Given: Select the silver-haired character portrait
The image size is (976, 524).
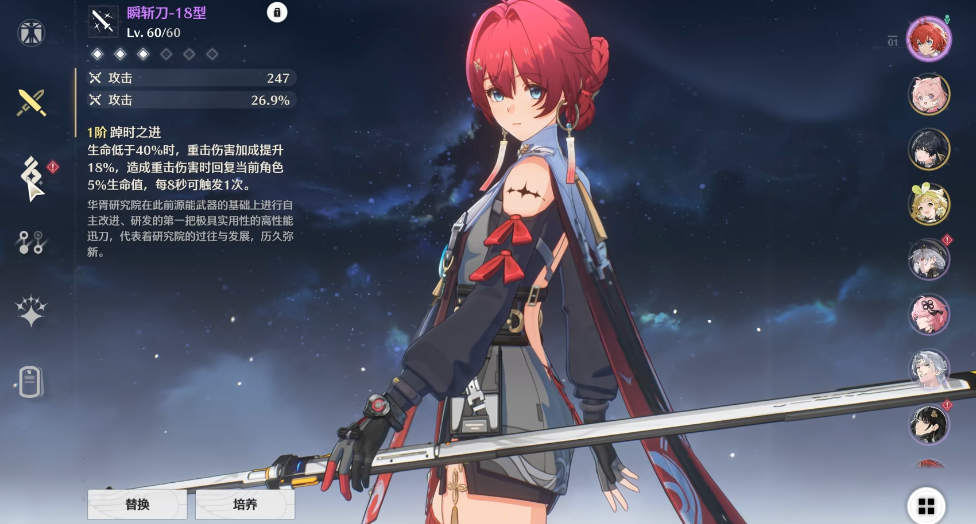Looking at the screenshot, I should tap(928, 368).
